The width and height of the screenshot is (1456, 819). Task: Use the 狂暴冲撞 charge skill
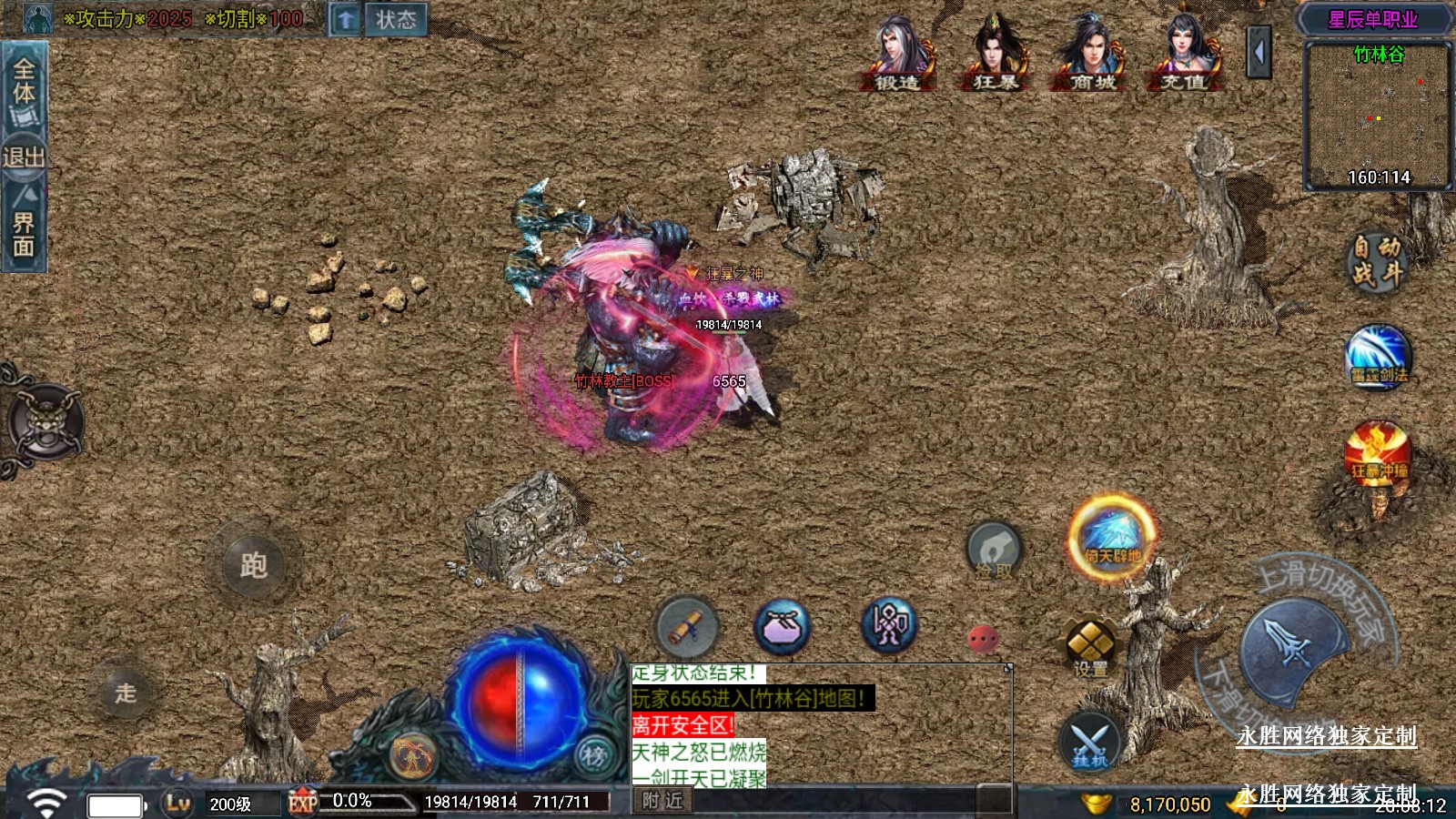coord(1378,453)
